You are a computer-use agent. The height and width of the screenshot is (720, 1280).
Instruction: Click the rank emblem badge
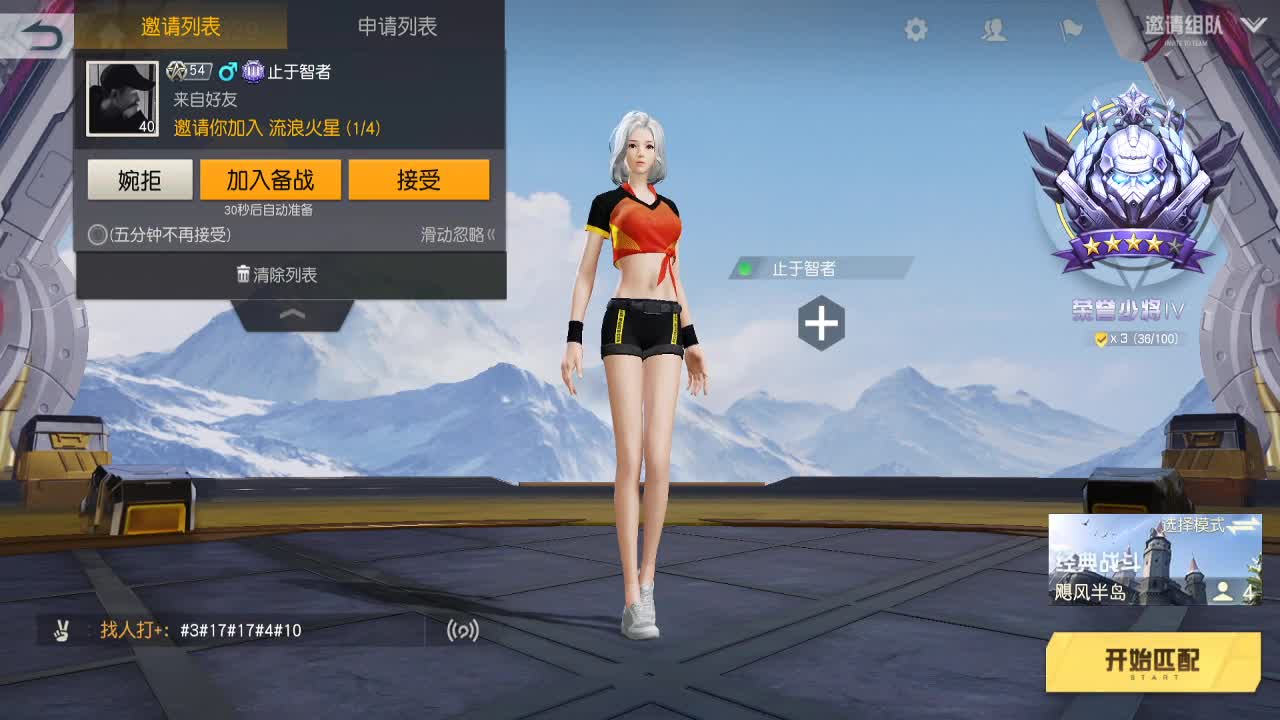click(x=1130, y=180)
